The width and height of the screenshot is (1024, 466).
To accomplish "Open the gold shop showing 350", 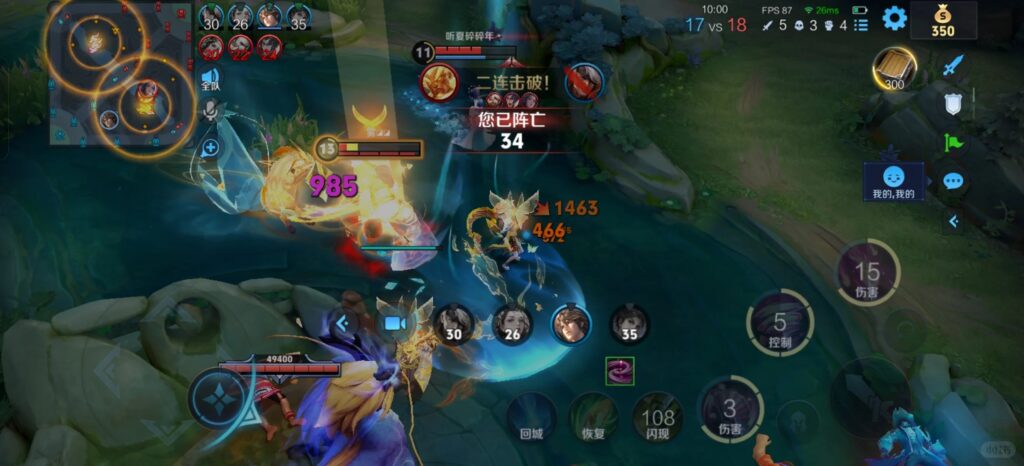I will pyautogui.click(x=943, y=20).
